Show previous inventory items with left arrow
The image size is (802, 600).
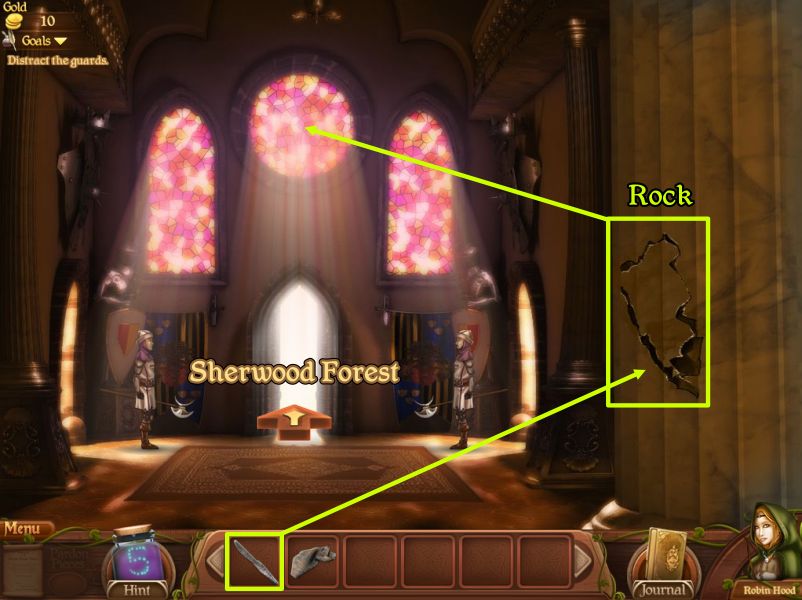click(x=216, y=562)
